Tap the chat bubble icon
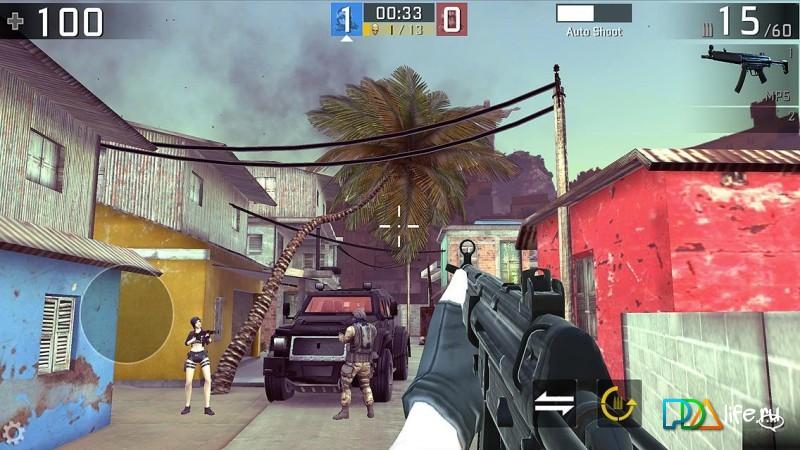 click(770, 421)
